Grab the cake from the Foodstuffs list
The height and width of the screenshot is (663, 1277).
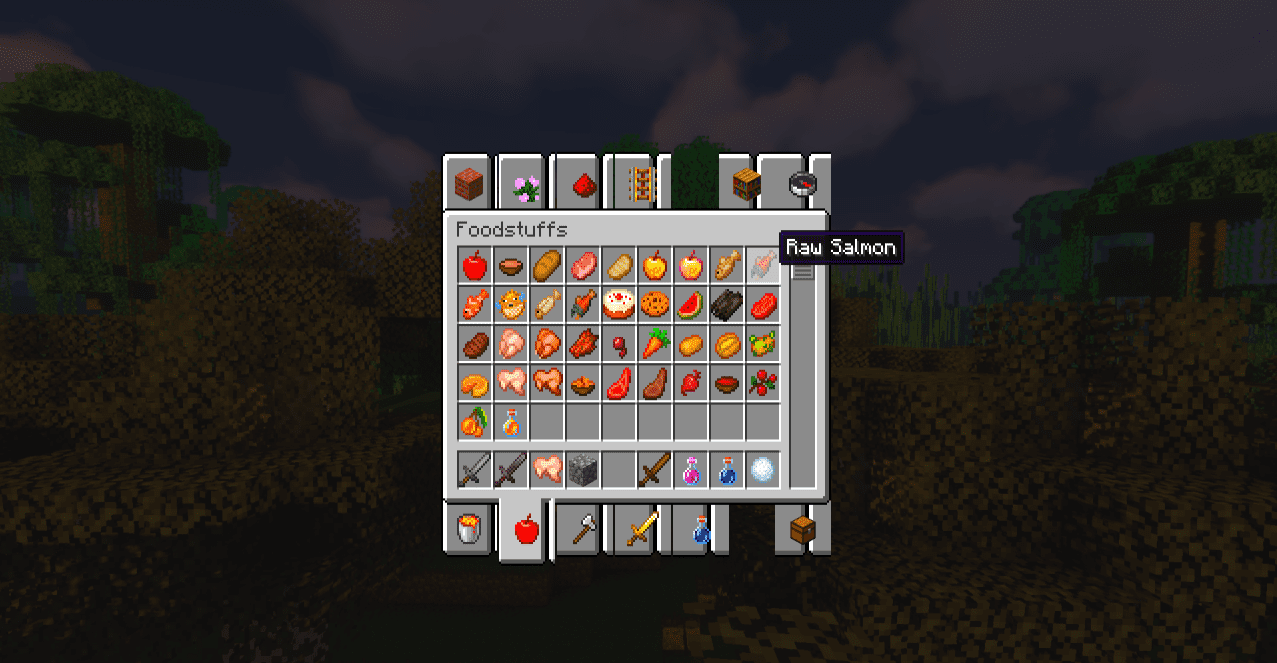pos(619,302)
